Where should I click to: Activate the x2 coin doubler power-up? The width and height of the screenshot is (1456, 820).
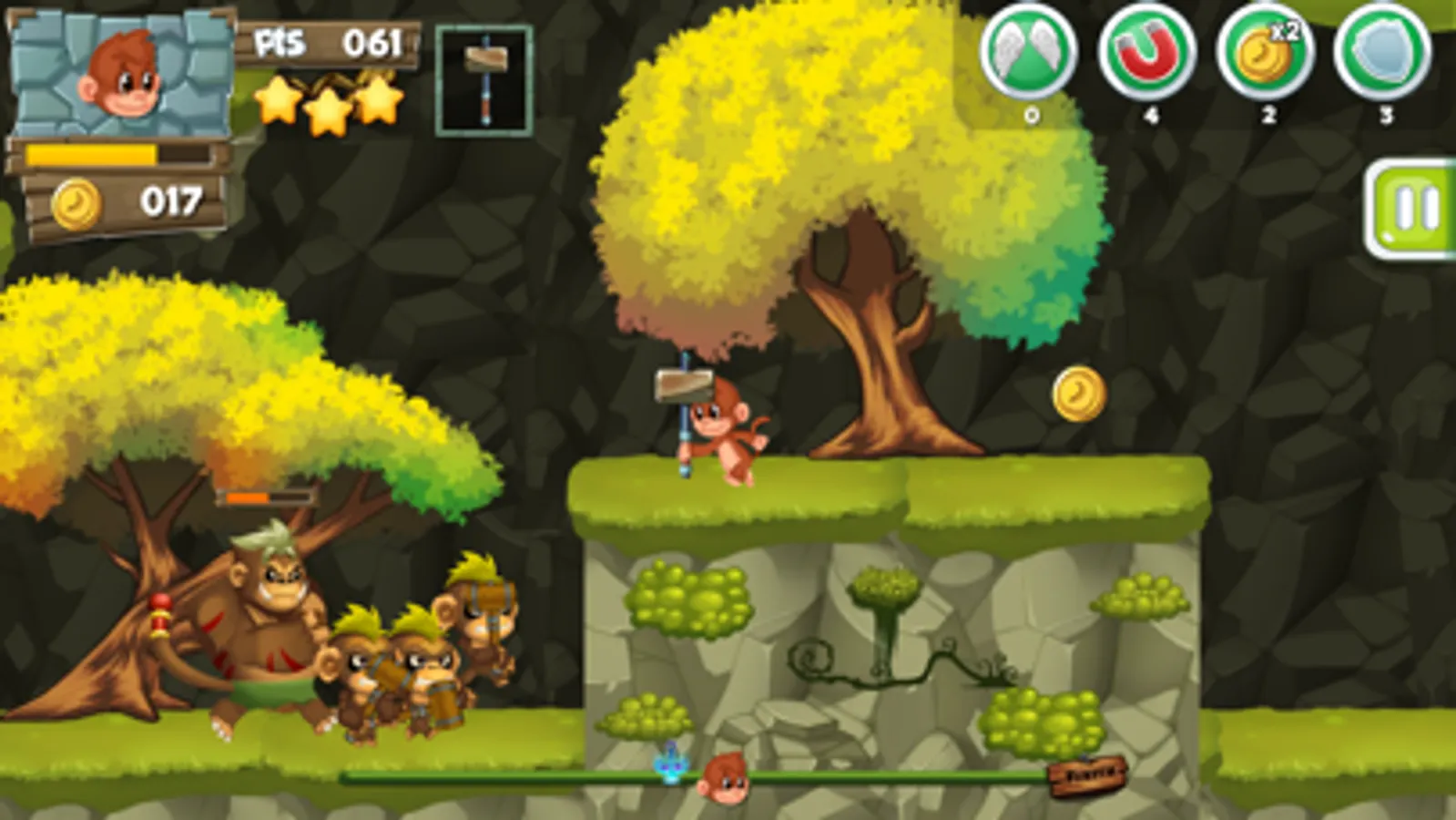pyautogui.click(x=1266, y=55)
